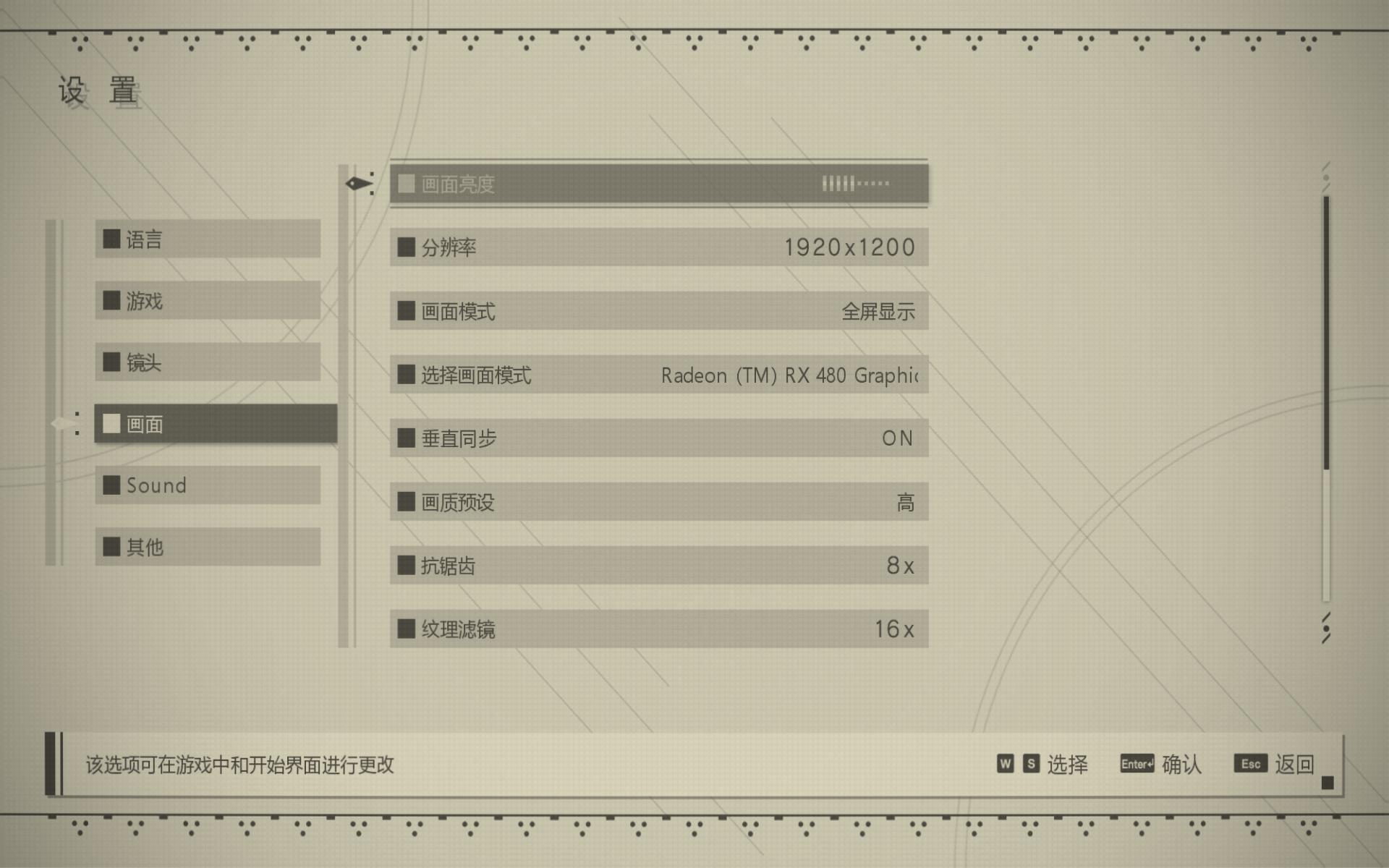Adjust the 画面亮度 brightness slider row

658,184
